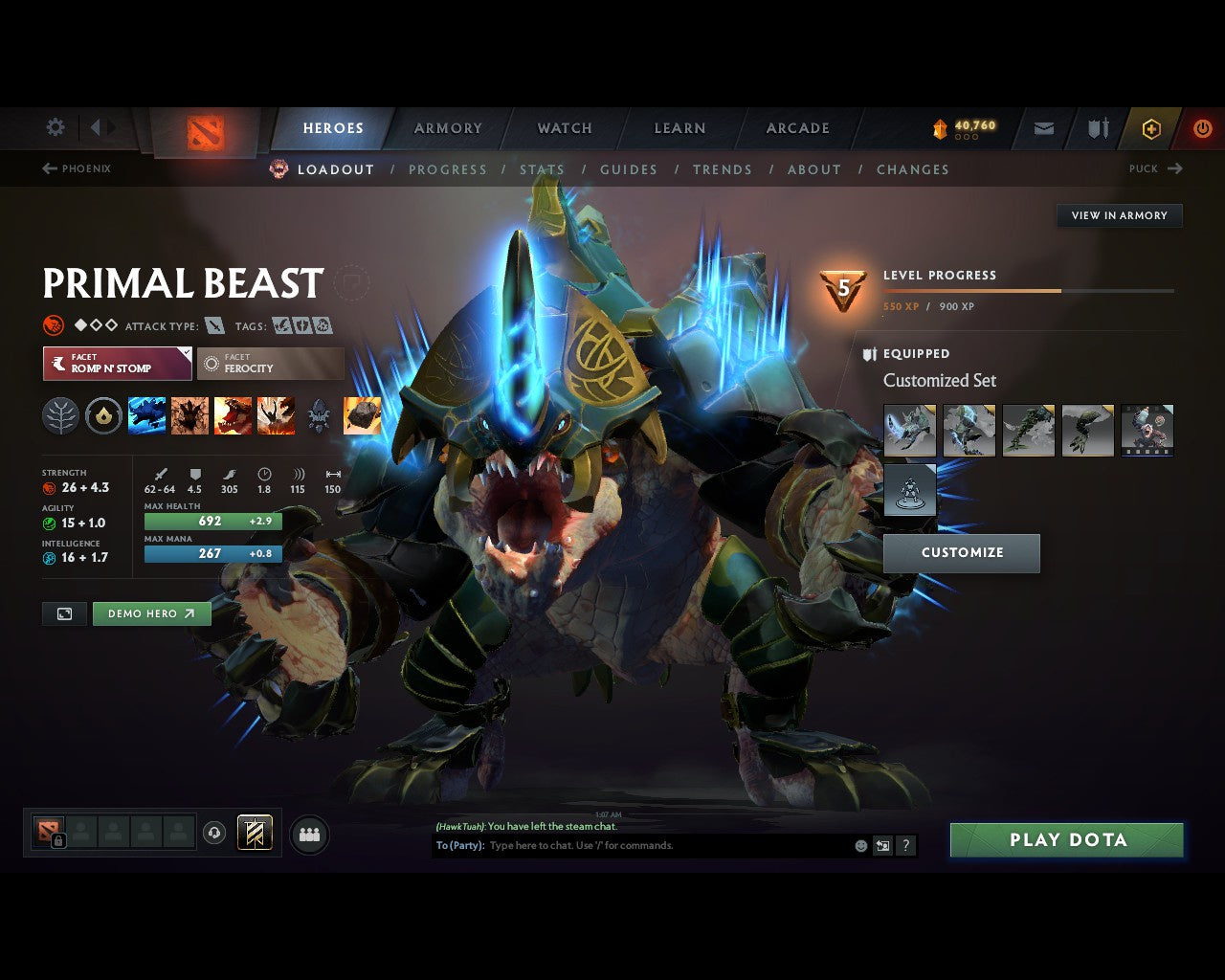Launch Demo Hero mode

pyautogui.click(x=151, y=613)
